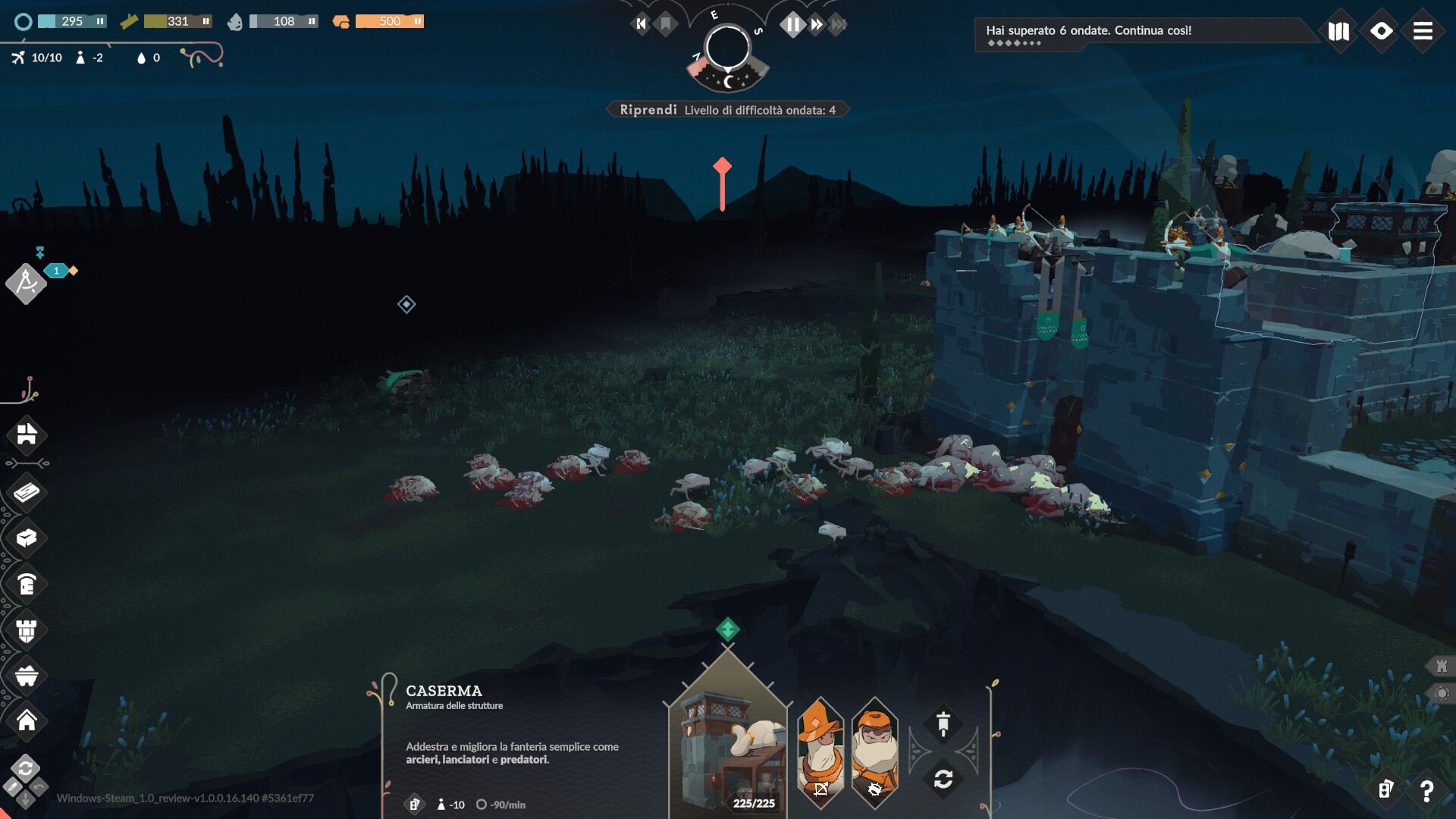1456x819 pixels.
Task: Open the fortress tower build category
Action: [x=27, y=630]
